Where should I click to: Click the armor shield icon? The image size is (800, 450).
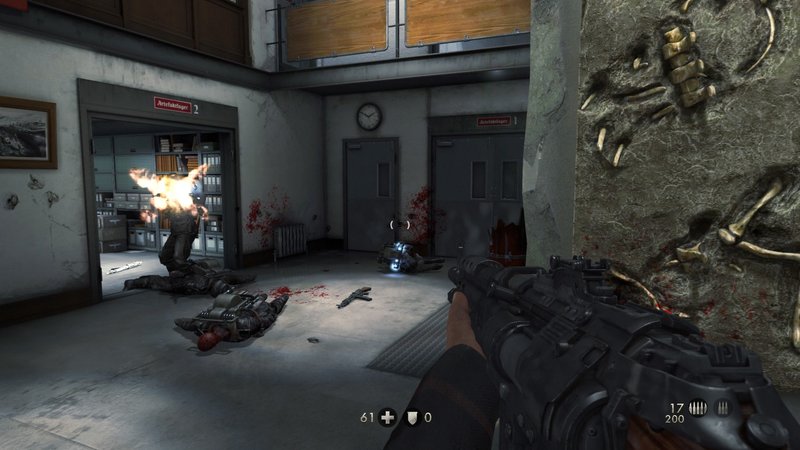coord(412,418)
